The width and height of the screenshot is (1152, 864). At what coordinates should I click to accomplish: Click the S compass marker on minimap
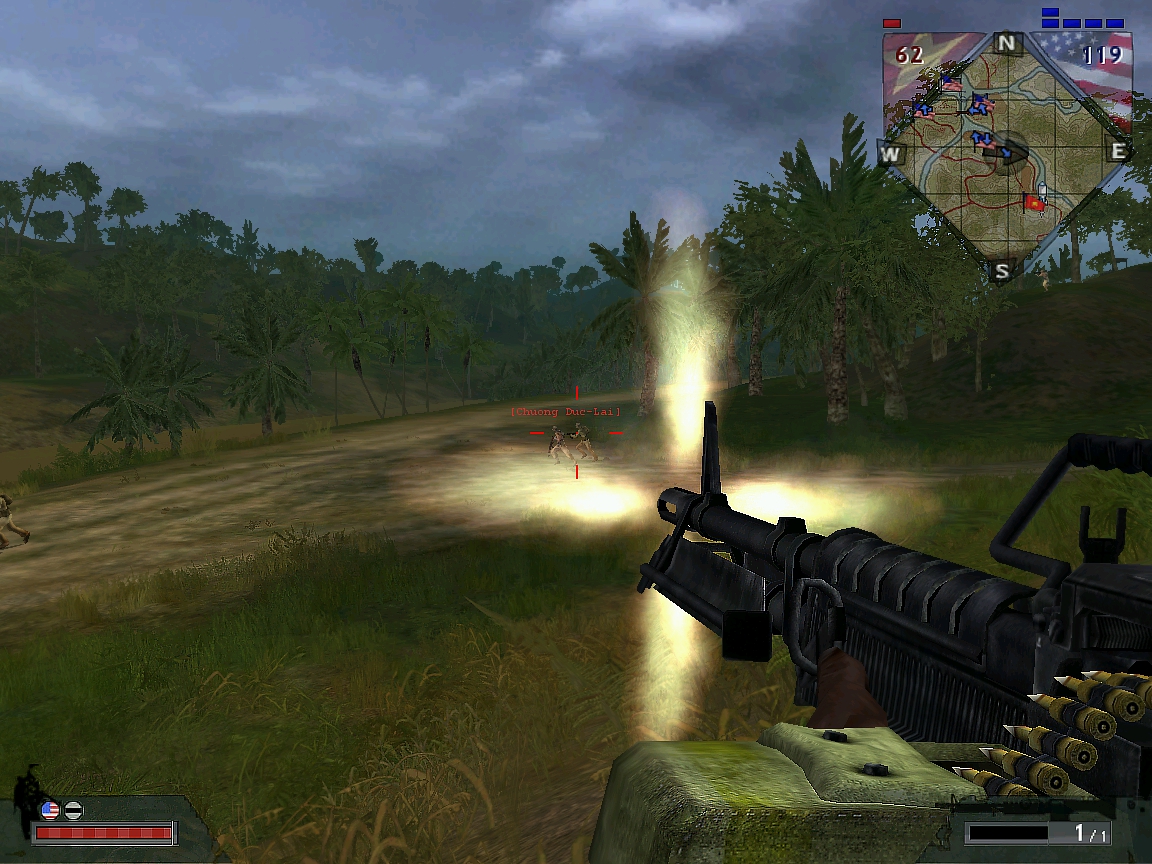1002,270
